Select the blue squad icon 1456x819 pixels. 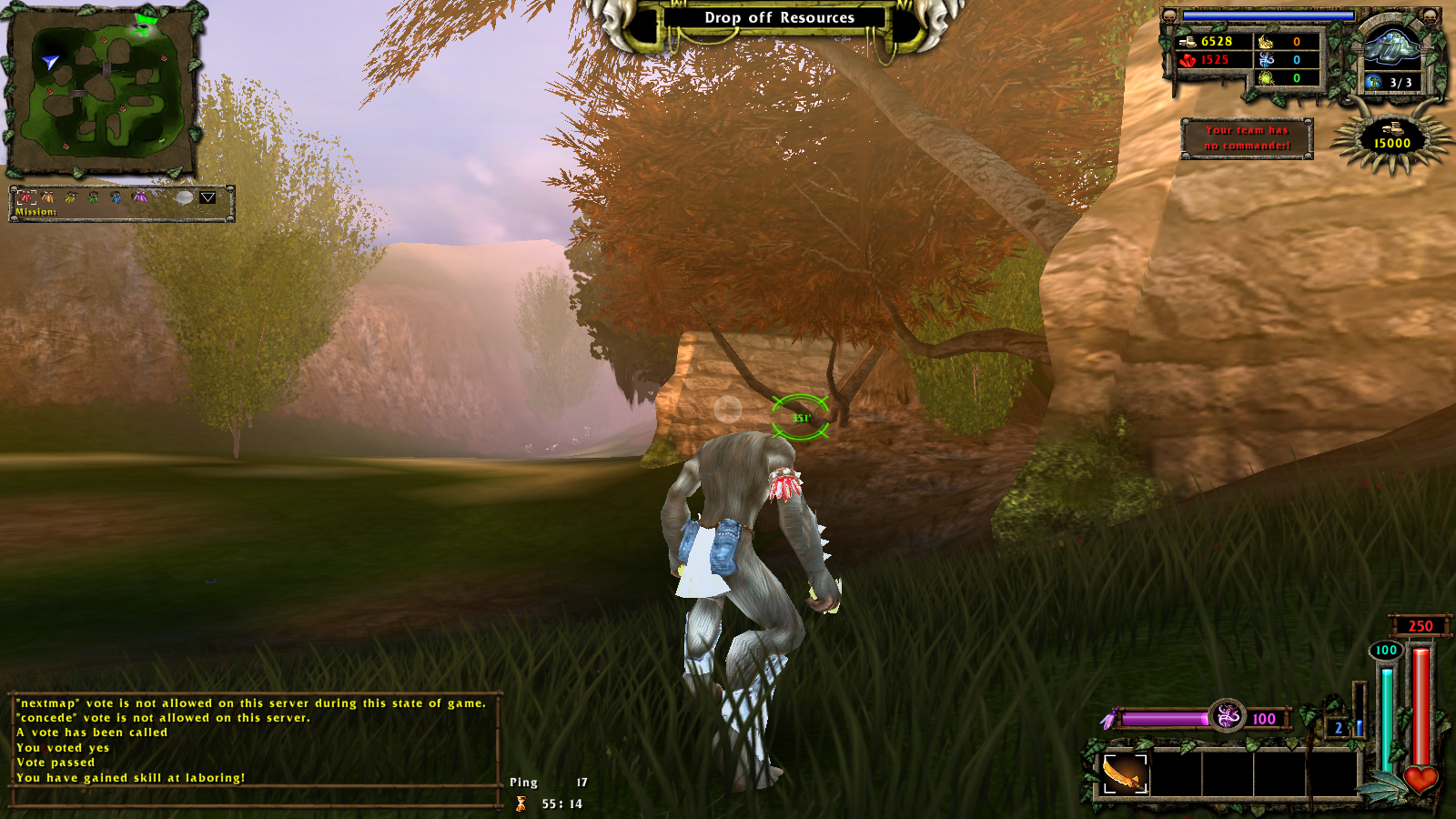pos(116,197)
